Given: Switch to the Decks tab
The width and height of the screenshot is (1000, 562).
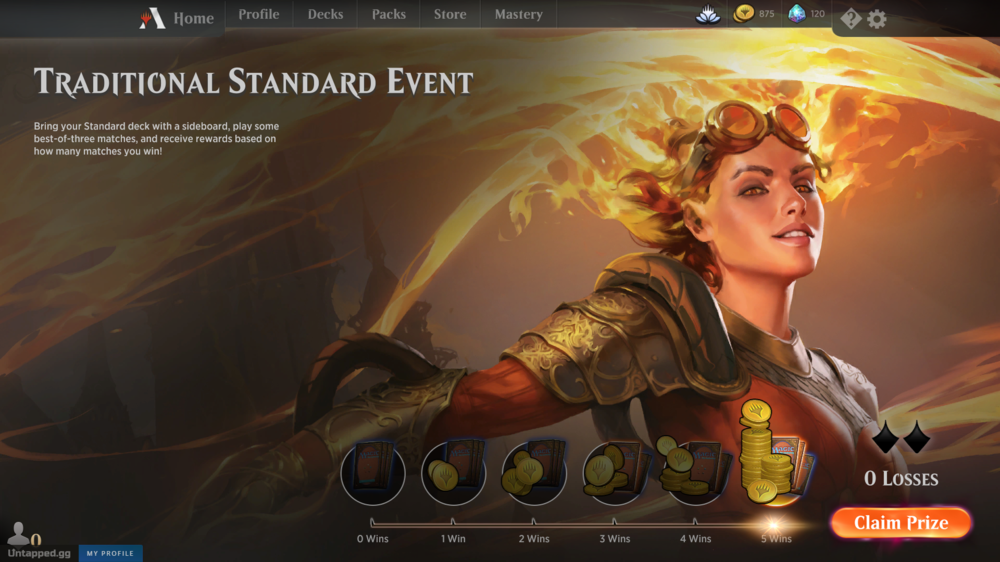Looking at the screenshot, I should [x=325, y=15].
